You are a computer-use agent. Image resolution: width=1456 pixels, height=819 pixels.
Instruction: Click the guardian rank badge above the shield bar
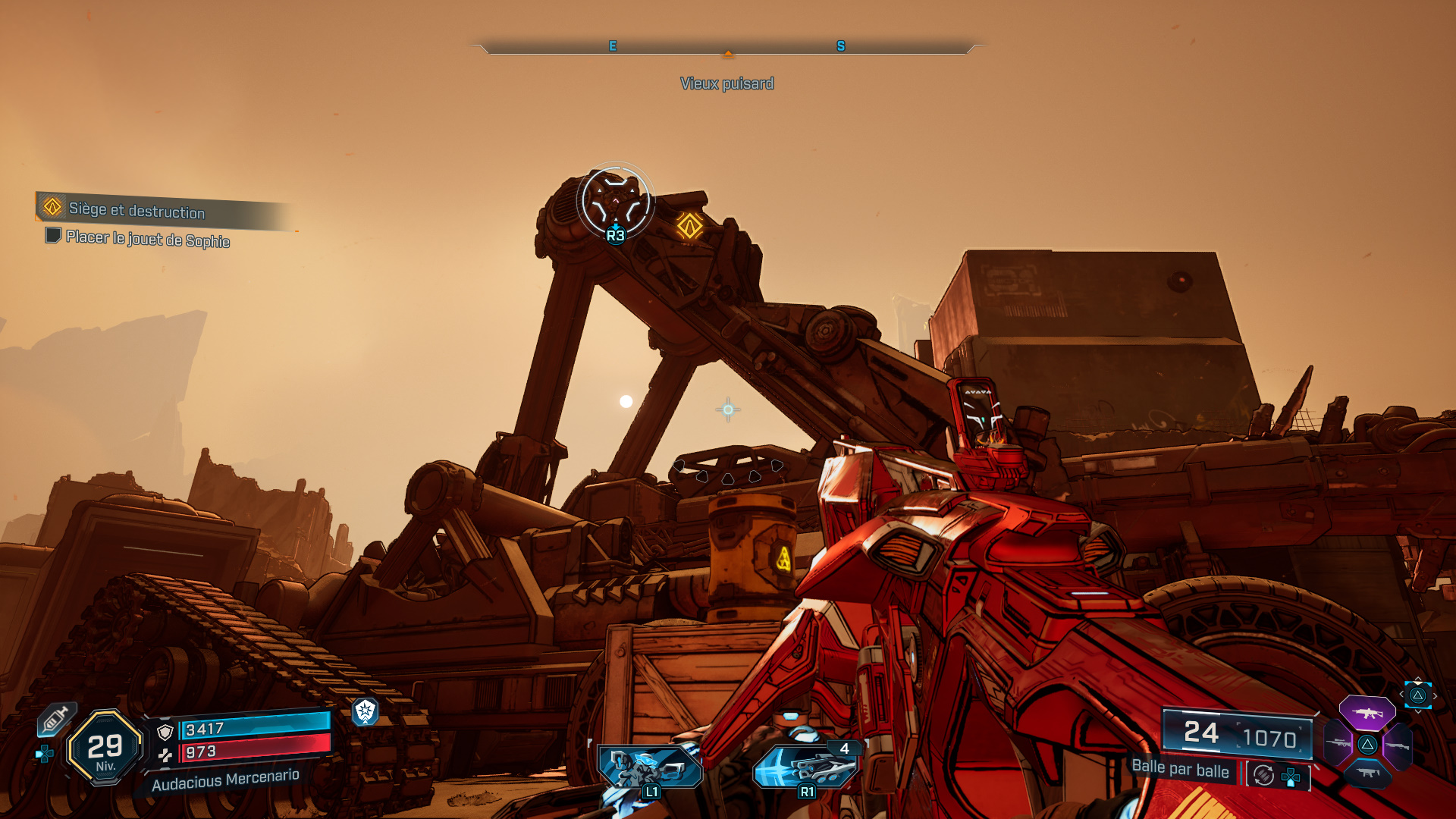[366, 713]
